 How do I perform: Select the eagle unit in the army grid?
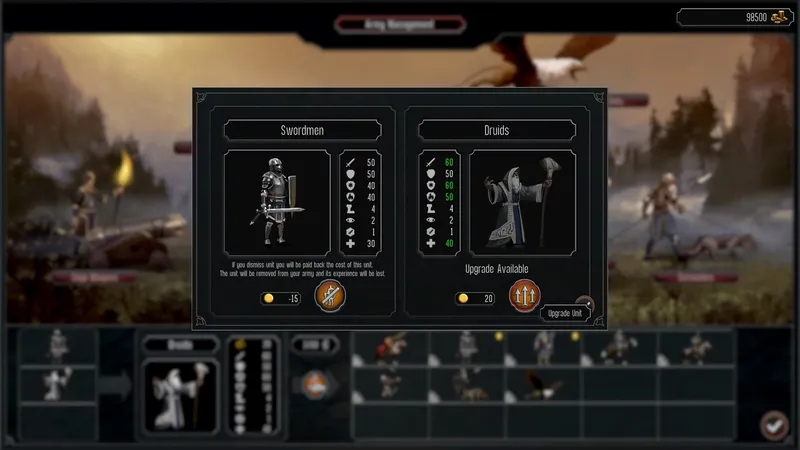[x=543, y=384]
